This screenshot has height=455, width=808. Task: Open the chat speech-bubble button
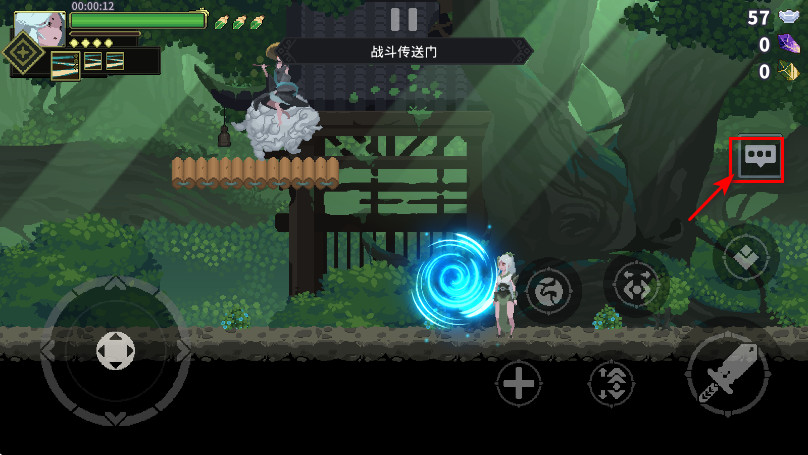pyautogui.click(x=756, y=158)
